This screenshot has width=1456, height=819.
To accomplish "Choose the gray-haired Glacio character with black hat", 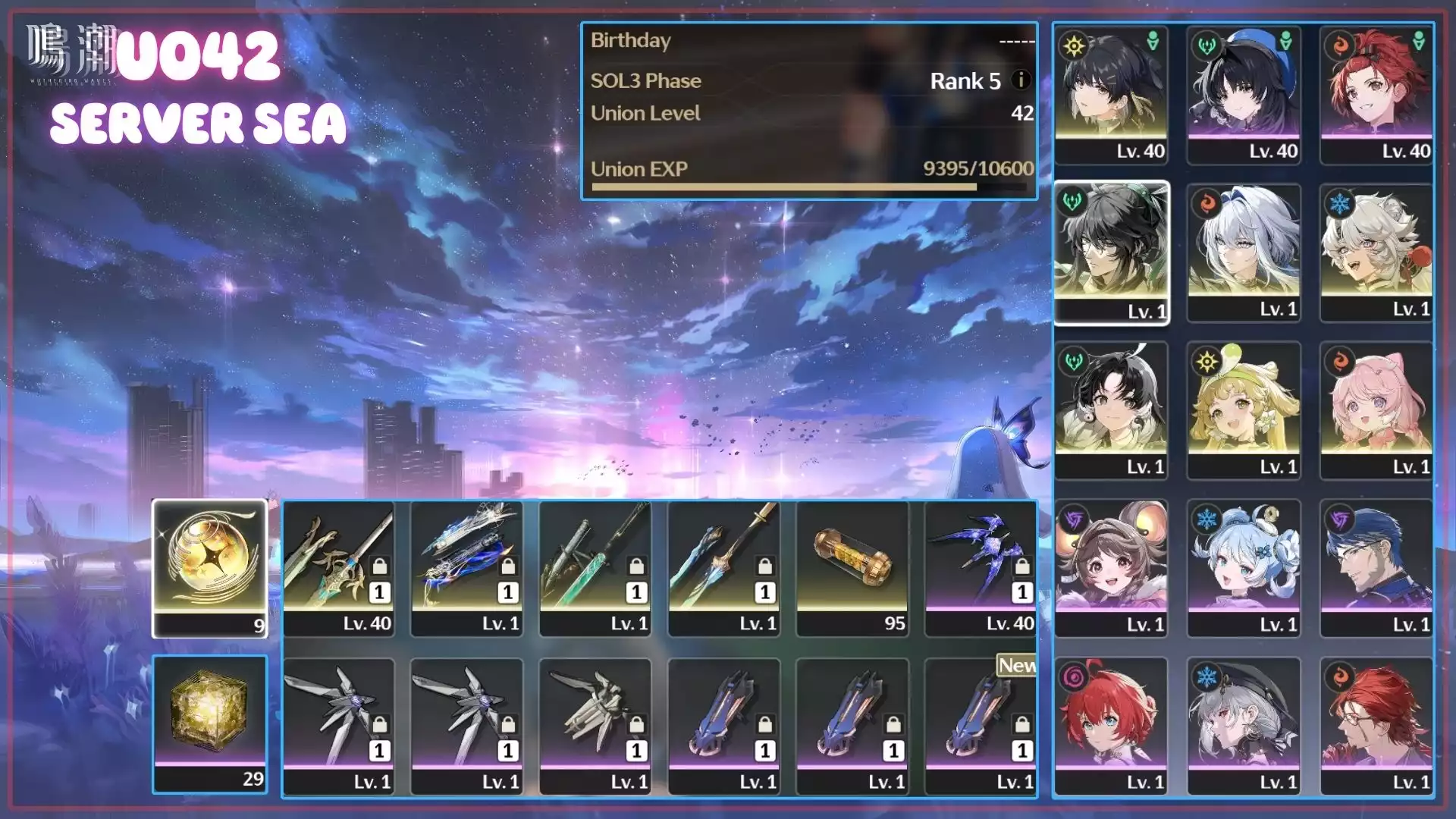I will [1244, 726].
